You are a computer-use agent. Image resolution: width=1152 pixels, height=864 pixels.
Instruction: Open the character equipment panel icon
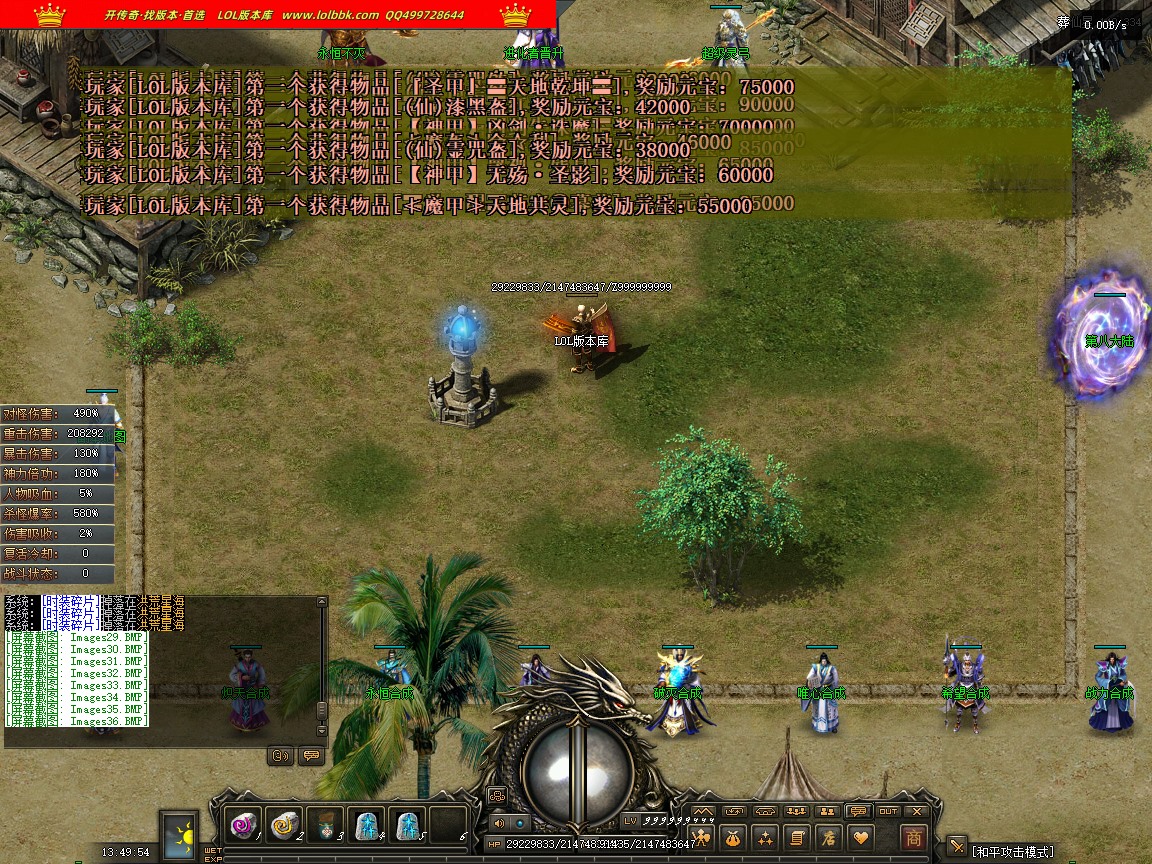702,837
